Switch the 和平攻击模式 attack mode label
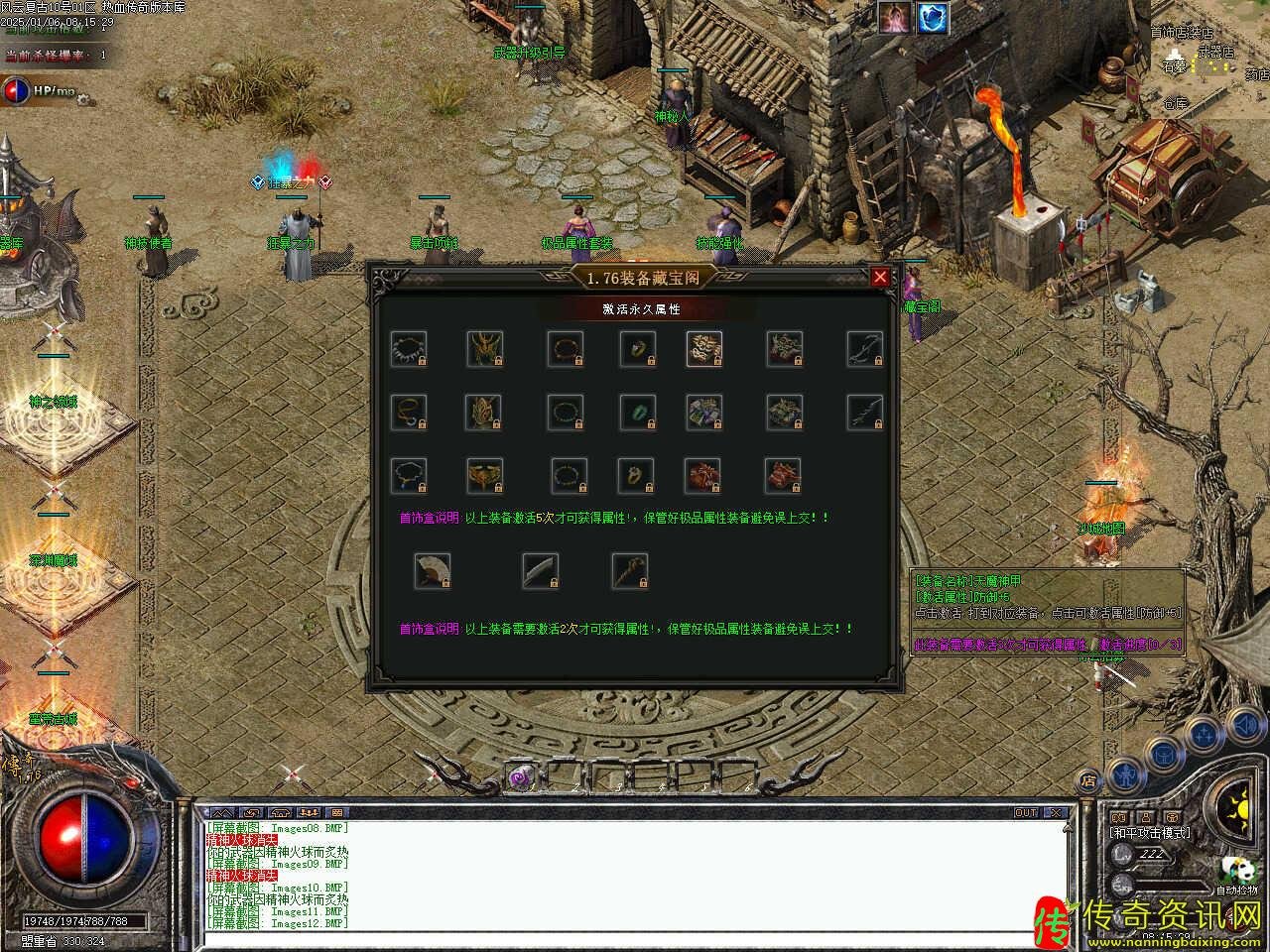 point(1151,833)
